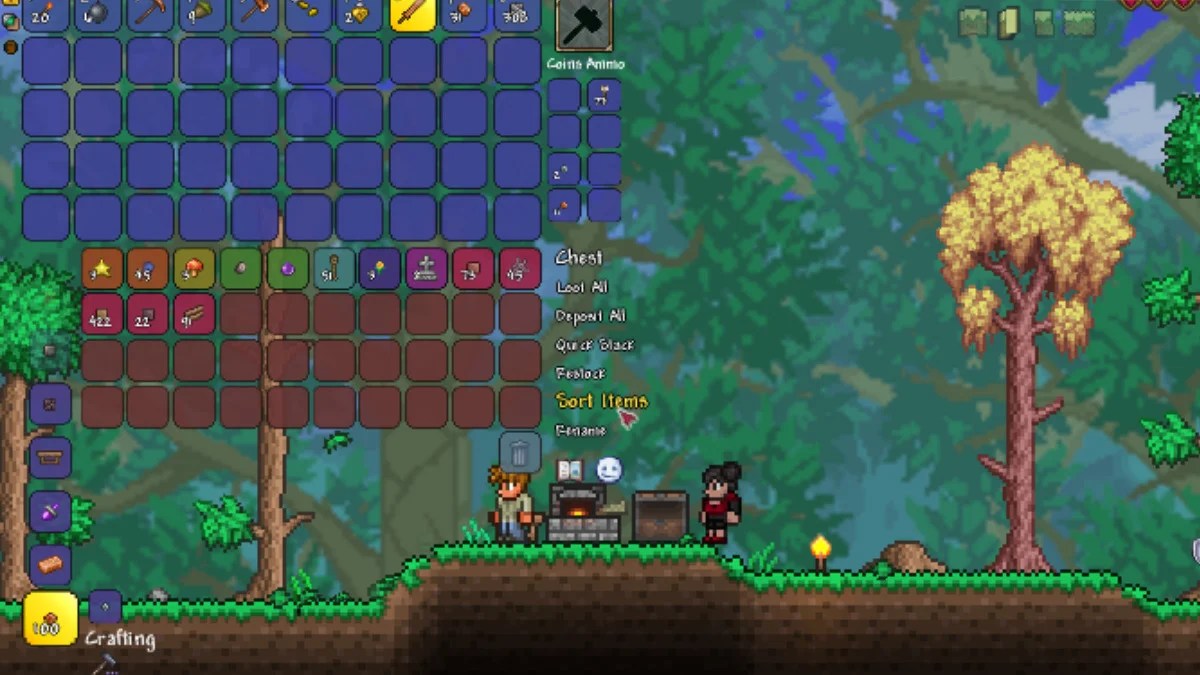Open the bestiary book icon

pos(570,469)
